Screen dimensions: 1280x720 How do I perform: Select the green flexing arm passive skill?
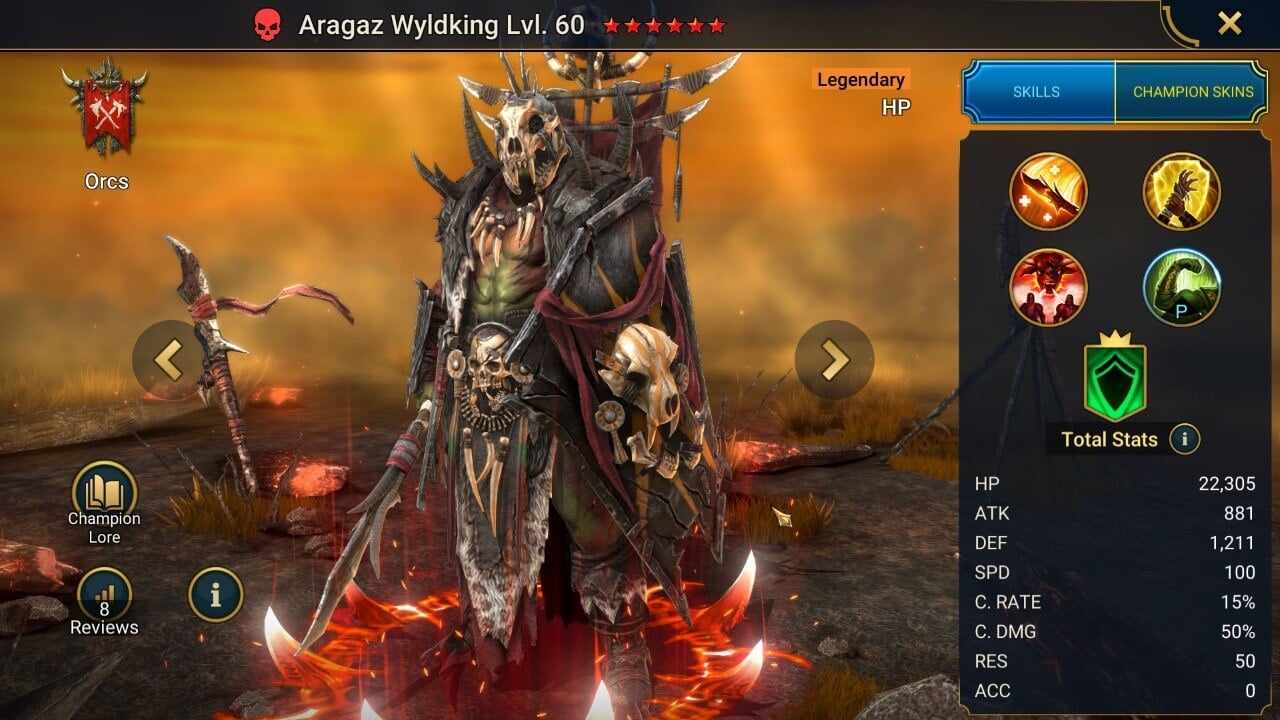[1181, 287]
